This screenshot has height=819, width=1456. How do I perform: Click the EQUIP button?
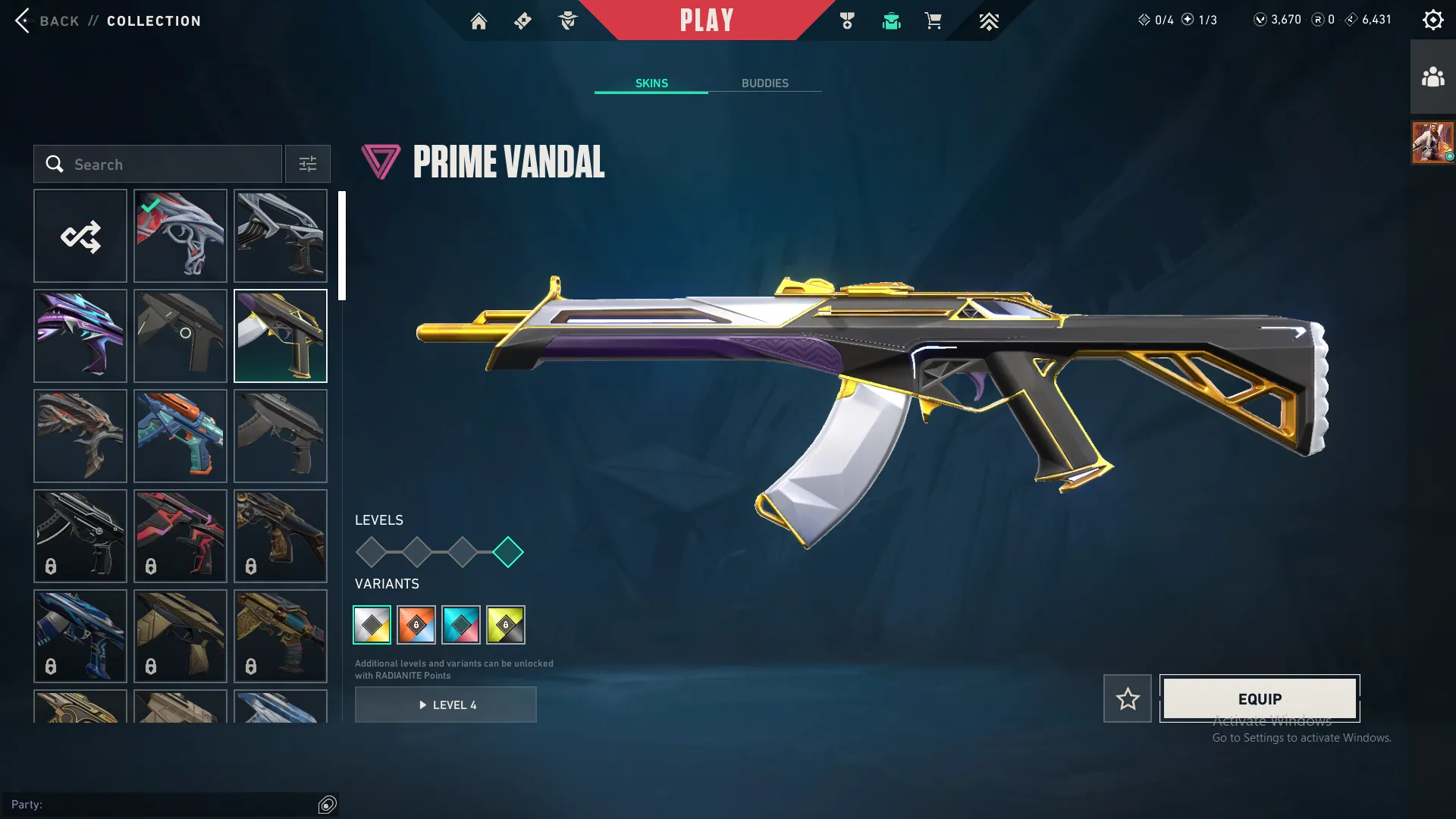[1259, 698]
